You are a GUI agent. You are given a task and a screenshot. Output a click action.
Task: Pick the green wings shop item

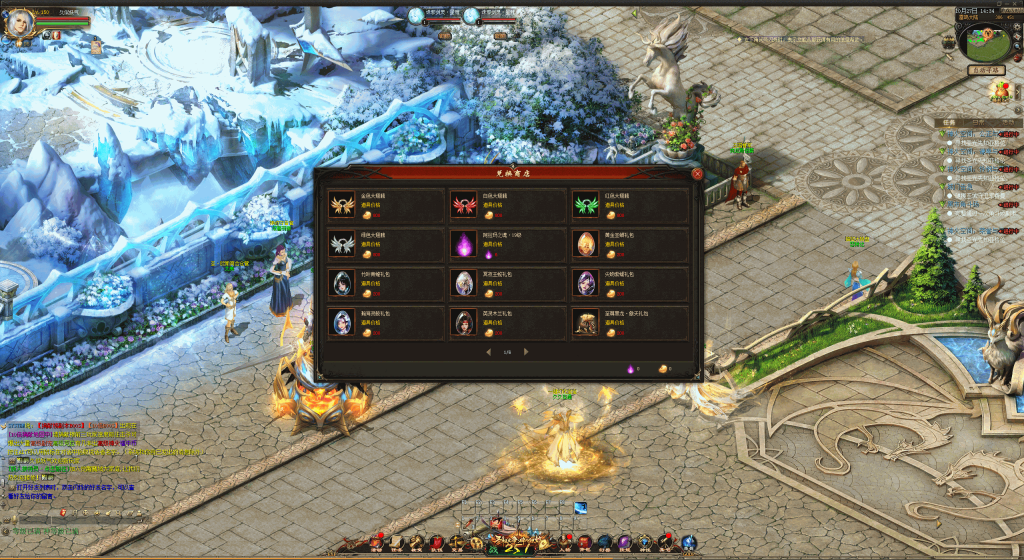(x=586, y=205)
